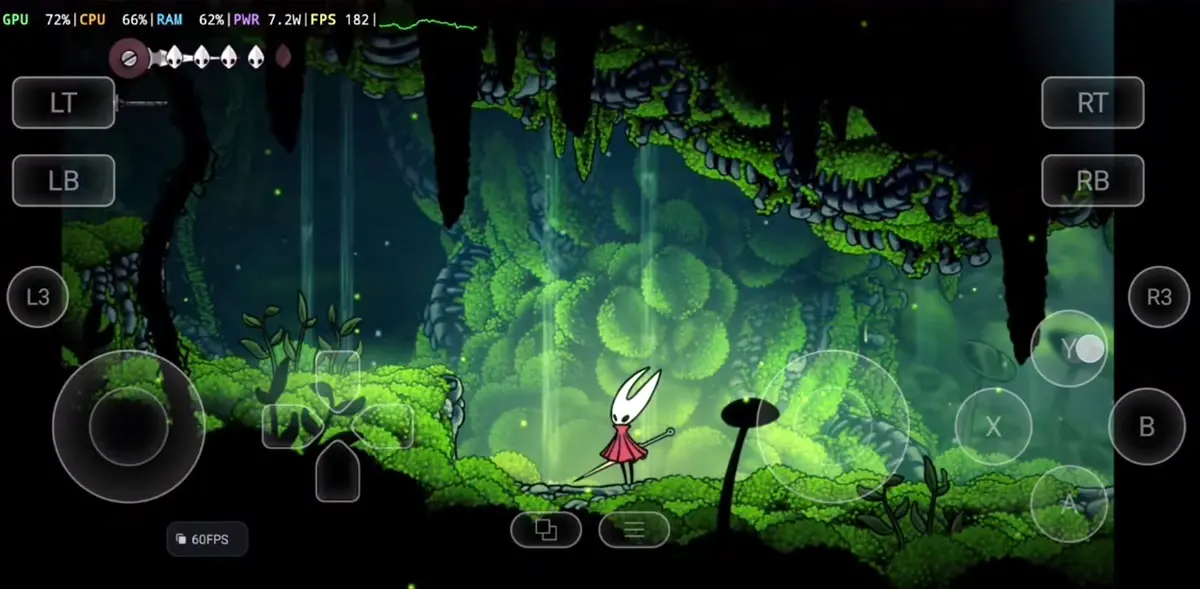Tap the on-screen X button
The image size is (1200, 589).
pos(993,427)
